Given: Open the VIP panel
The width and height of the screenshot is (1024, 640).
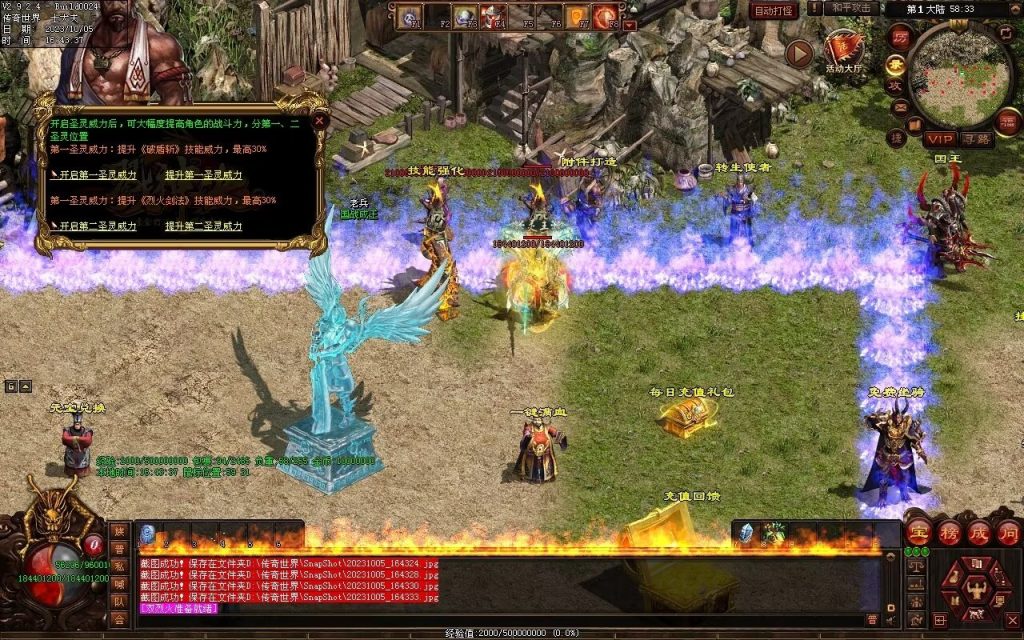Looking at the screenshot, I should point(939,138).
